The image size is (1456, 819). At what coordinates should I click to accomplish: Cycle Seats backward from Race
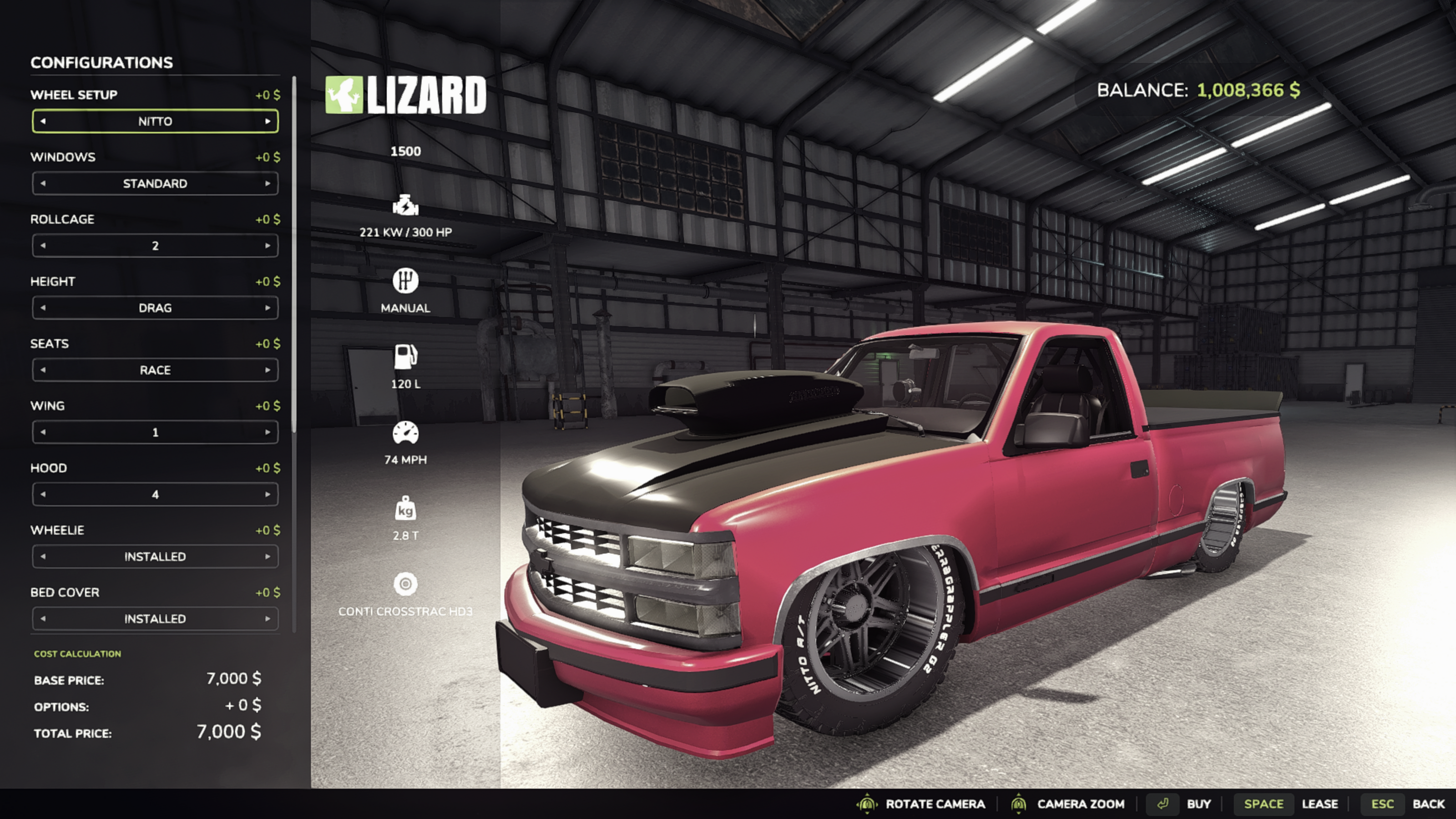[44, 370]
